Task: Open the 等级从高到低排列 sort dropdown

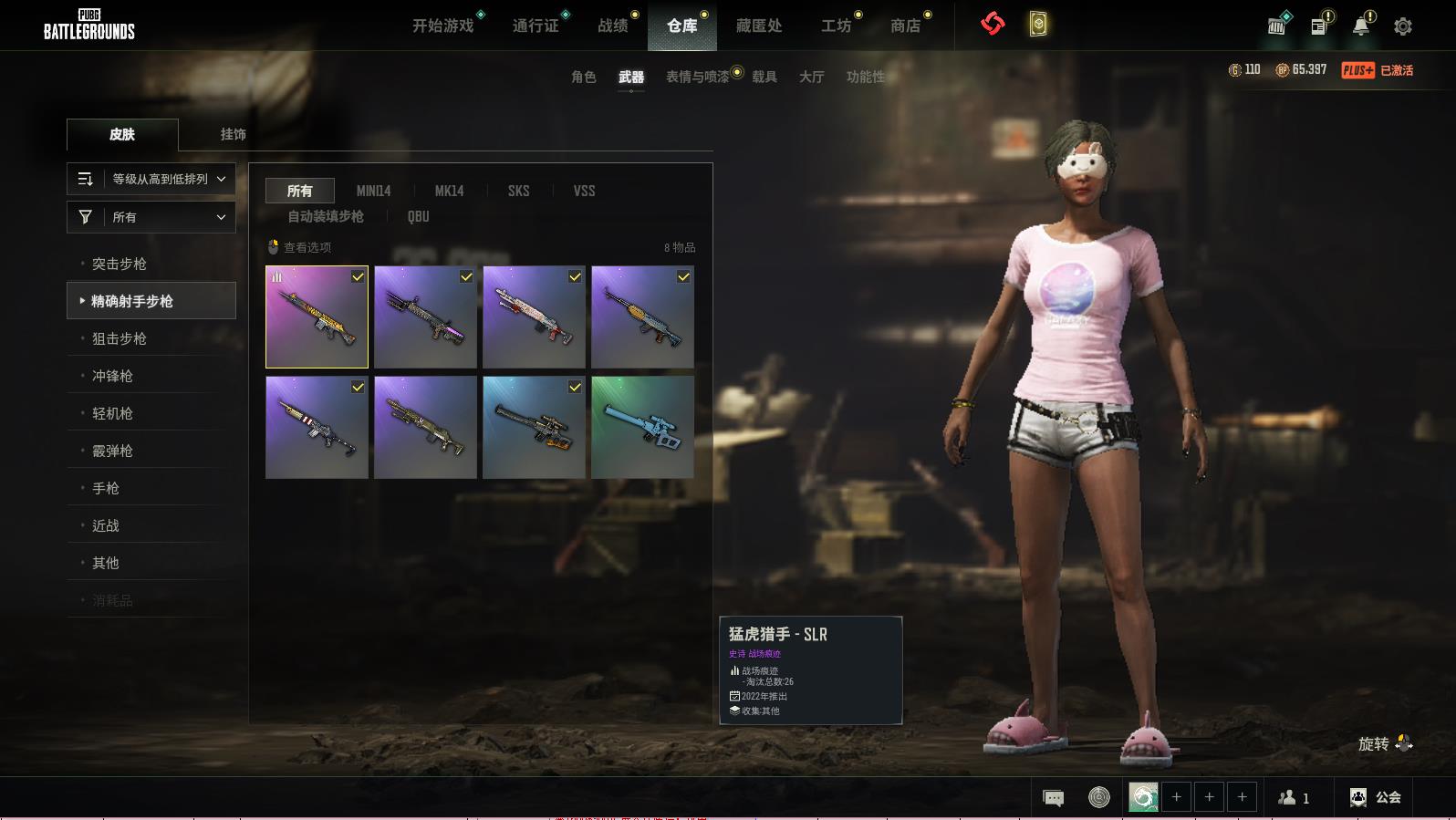Action: point(151,179)
